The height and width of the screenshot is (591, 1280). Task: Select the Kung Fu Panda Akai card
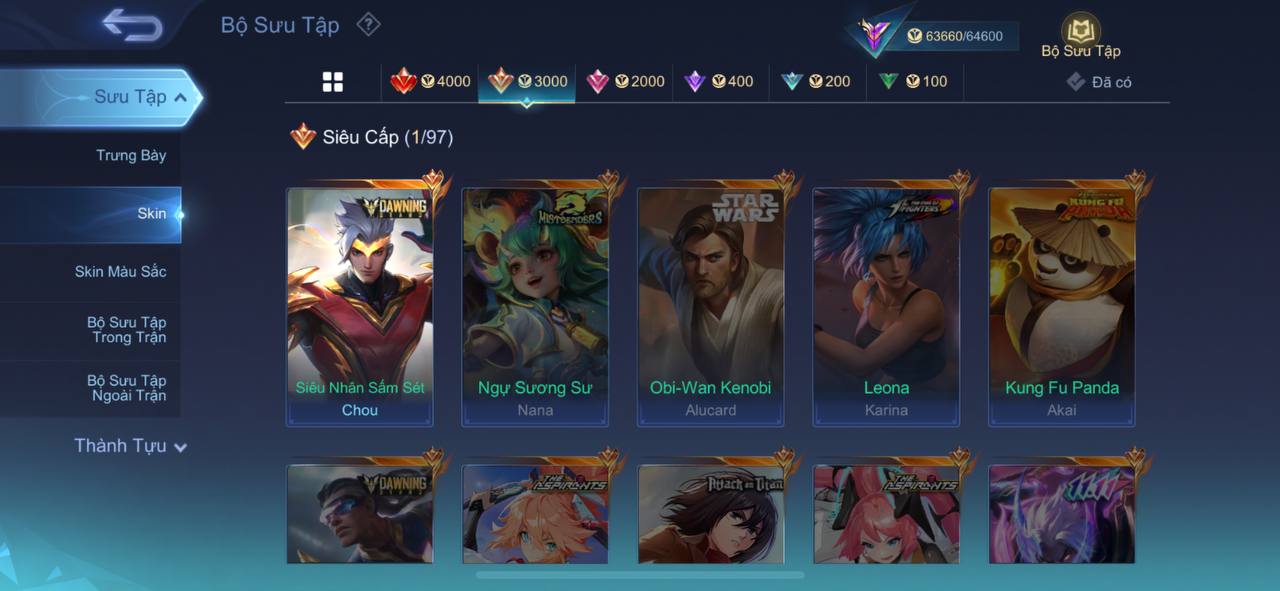tap(1062, 307)
